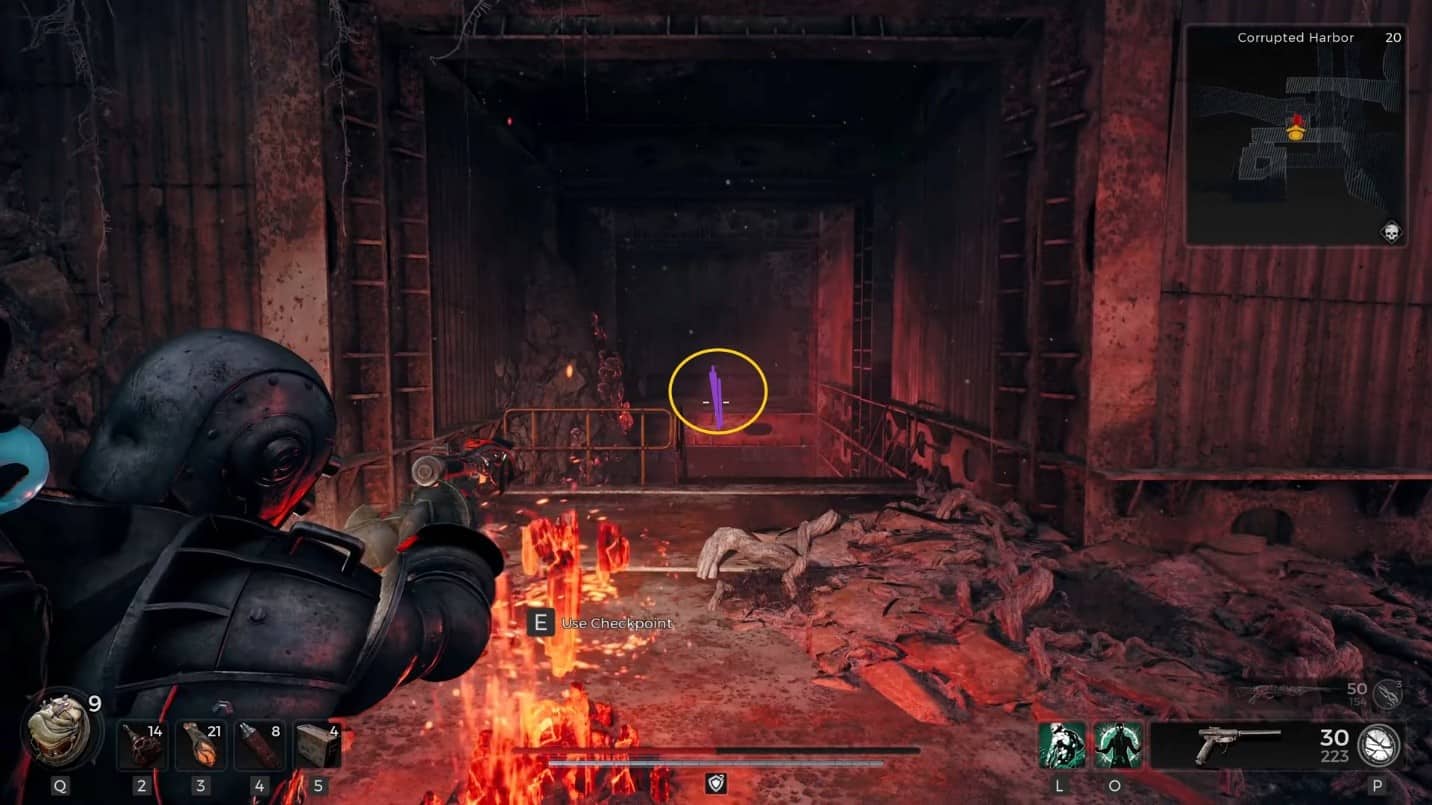Select the red canister consumable showing 8
Screen dimensions: 1432x805
pos(259,745)
